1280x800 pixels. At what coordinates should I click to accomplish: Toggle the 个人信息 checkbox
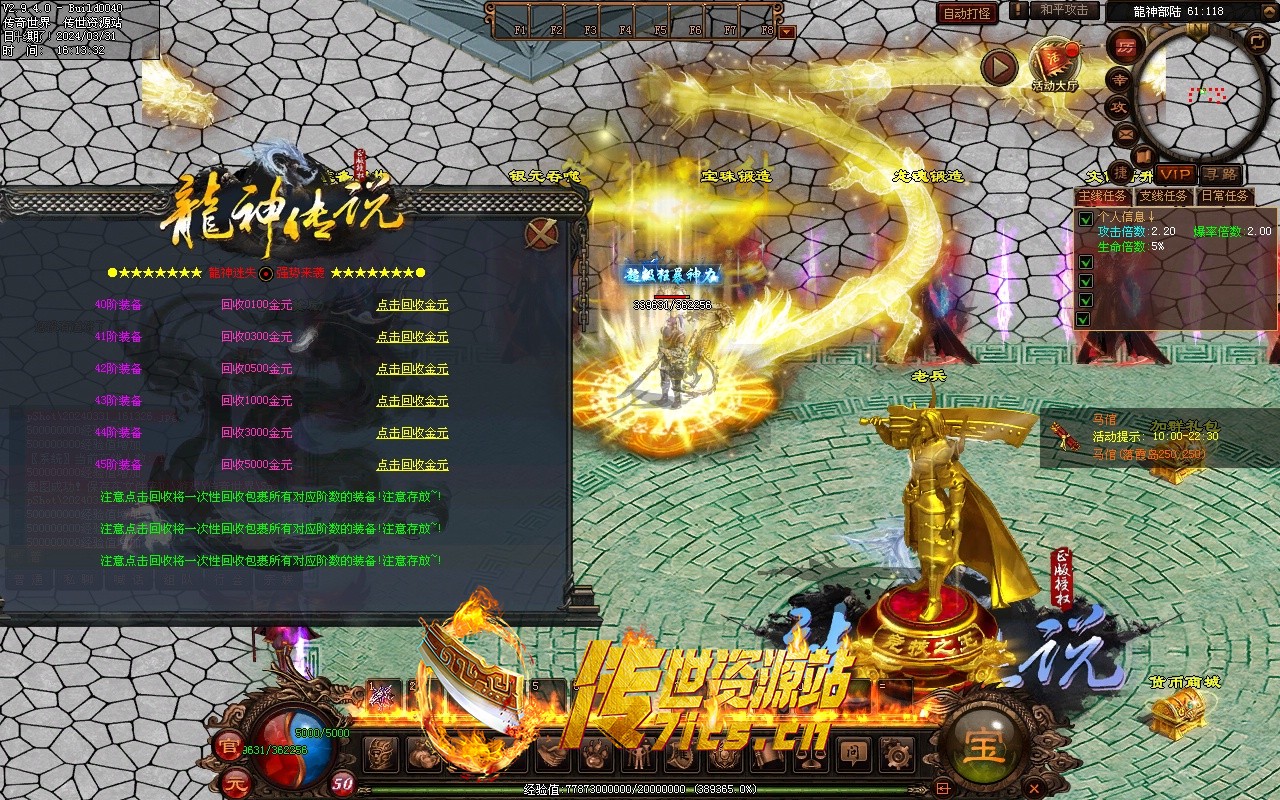tap(1085, 218)
